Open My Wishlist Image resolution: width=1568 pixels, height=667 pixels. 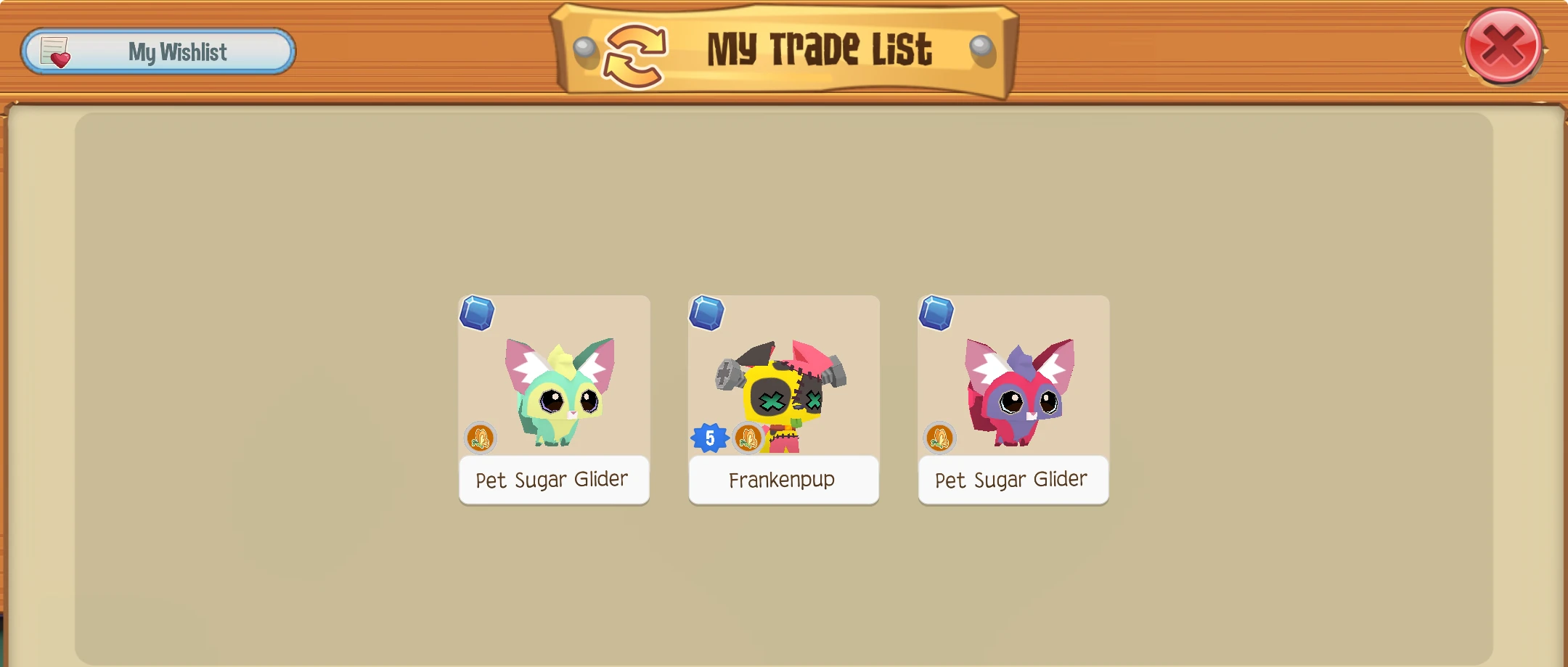click(158, 51)
